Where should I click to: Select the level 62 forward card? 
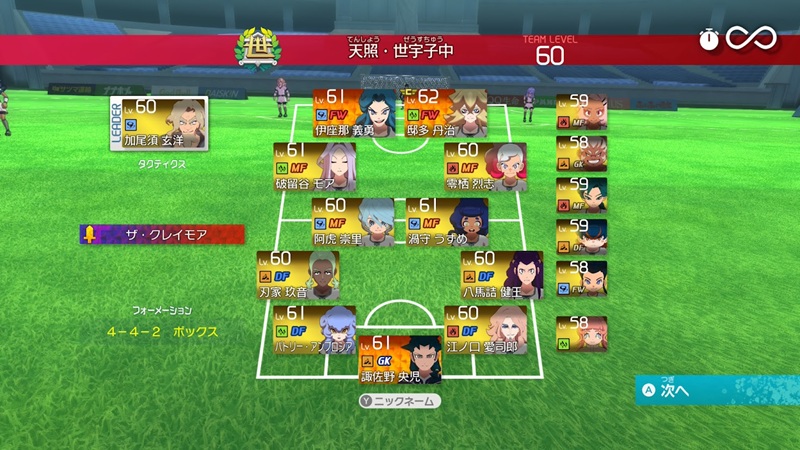click(444, 112)
